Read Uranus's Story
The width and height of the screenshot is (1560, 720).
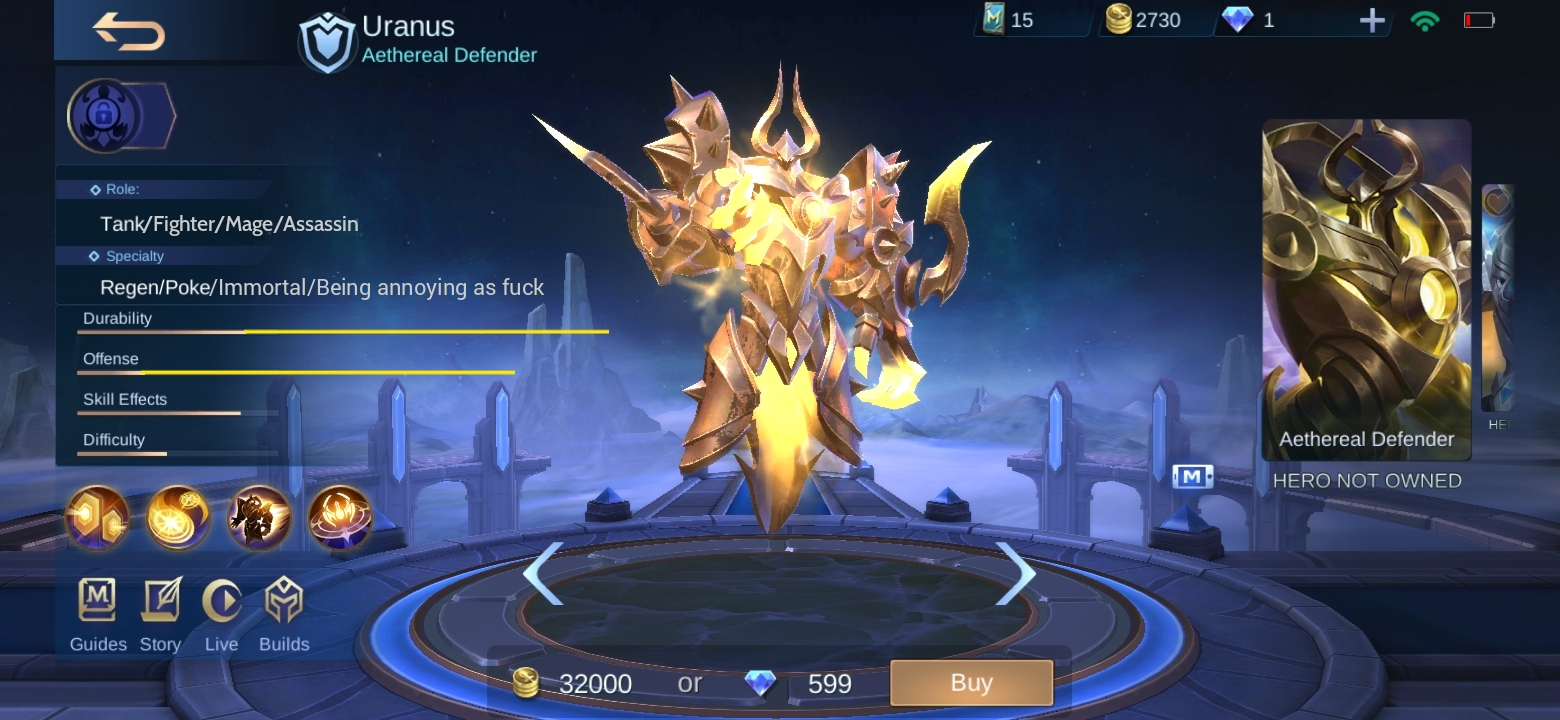[x=160, y=614]
